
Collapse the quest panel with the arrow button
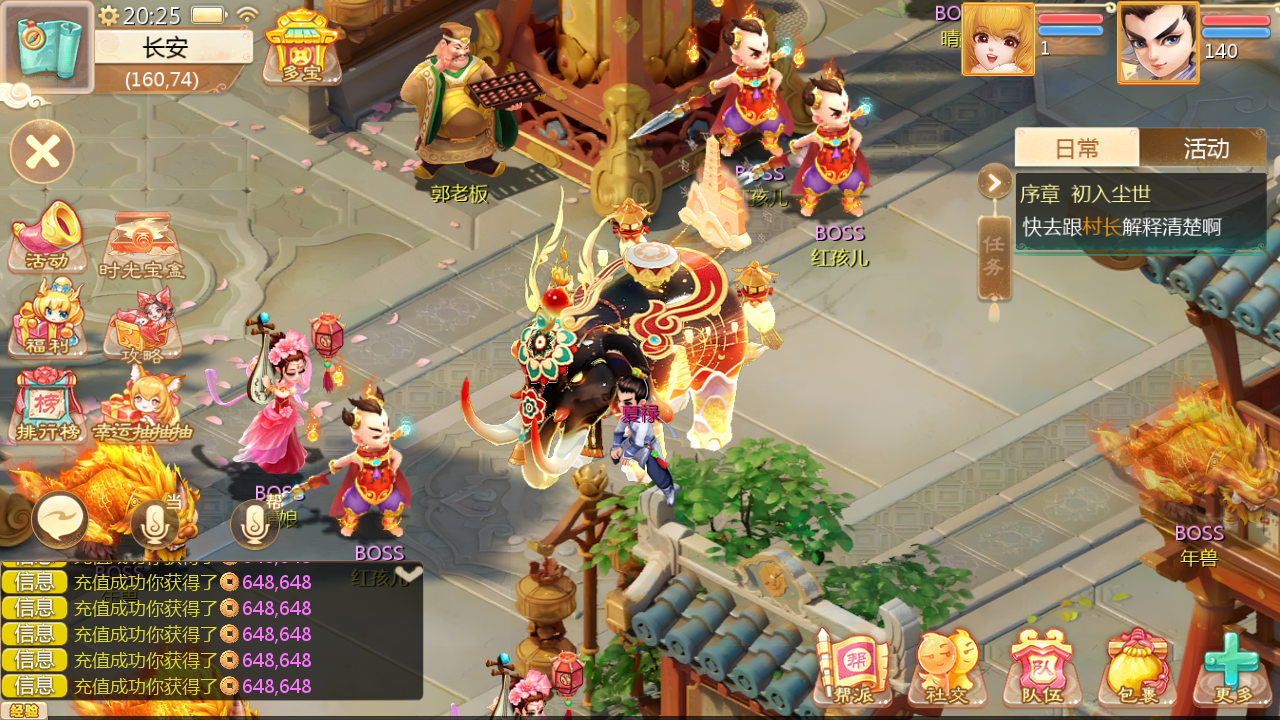pos(995,182)
